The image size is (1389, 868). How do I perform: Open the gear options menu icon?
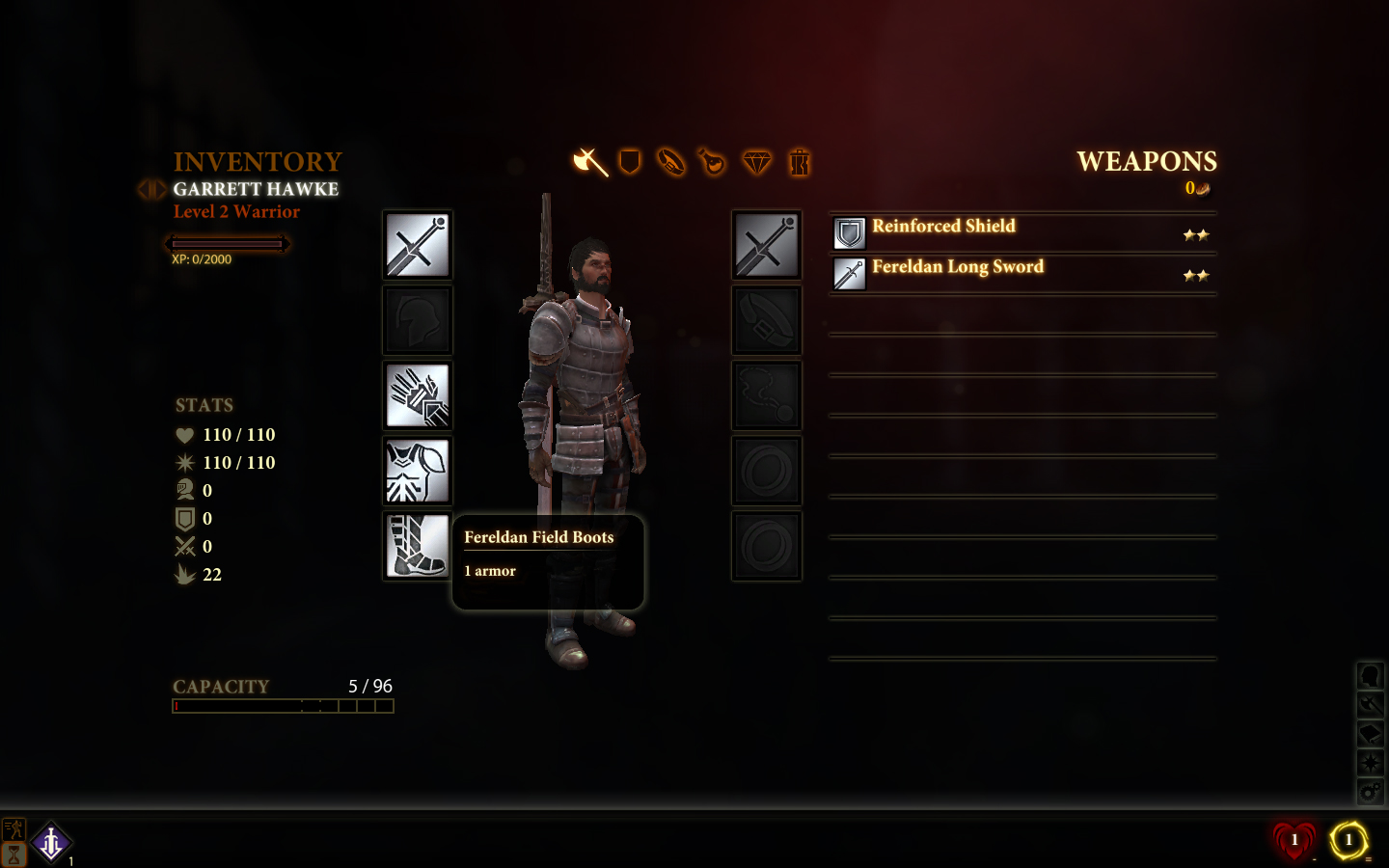[1370, 792]
